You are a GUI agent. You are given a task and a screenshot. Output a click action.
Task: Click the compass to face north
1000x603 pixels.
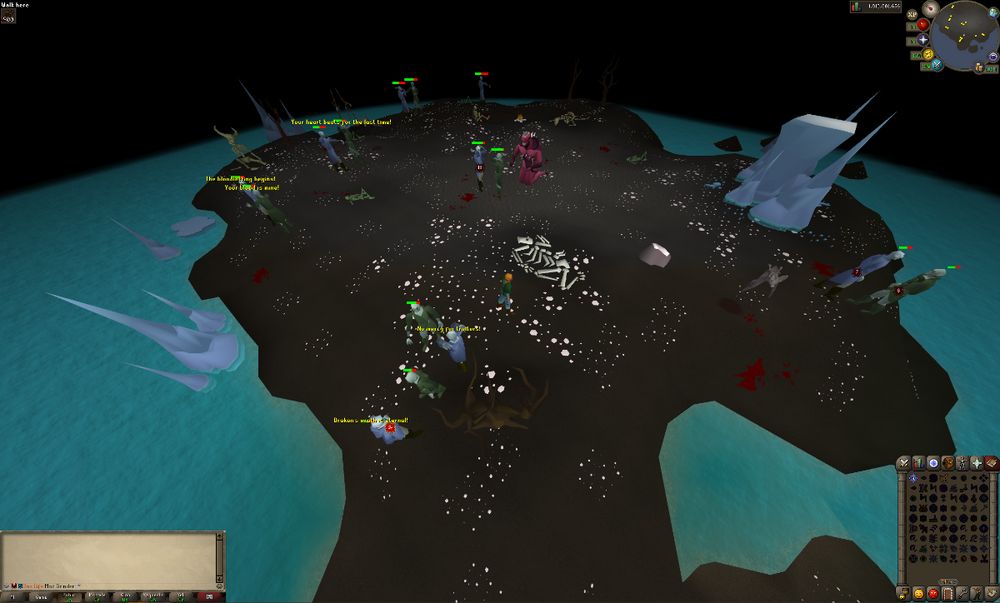pos(931,9)
